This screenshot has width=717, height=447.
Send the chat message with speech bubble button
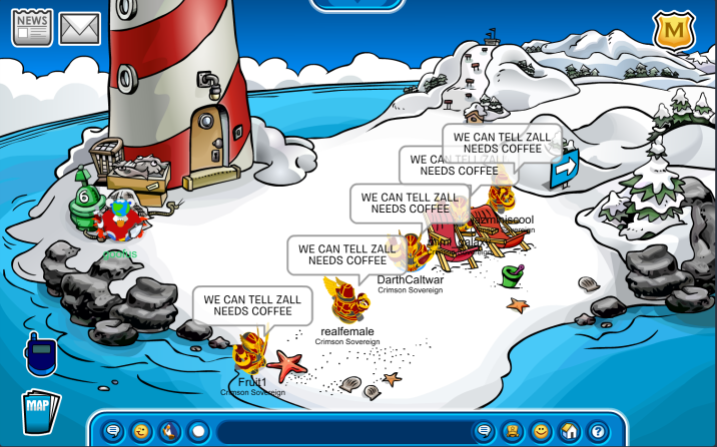pyautogui.click(x=484, y=432)
